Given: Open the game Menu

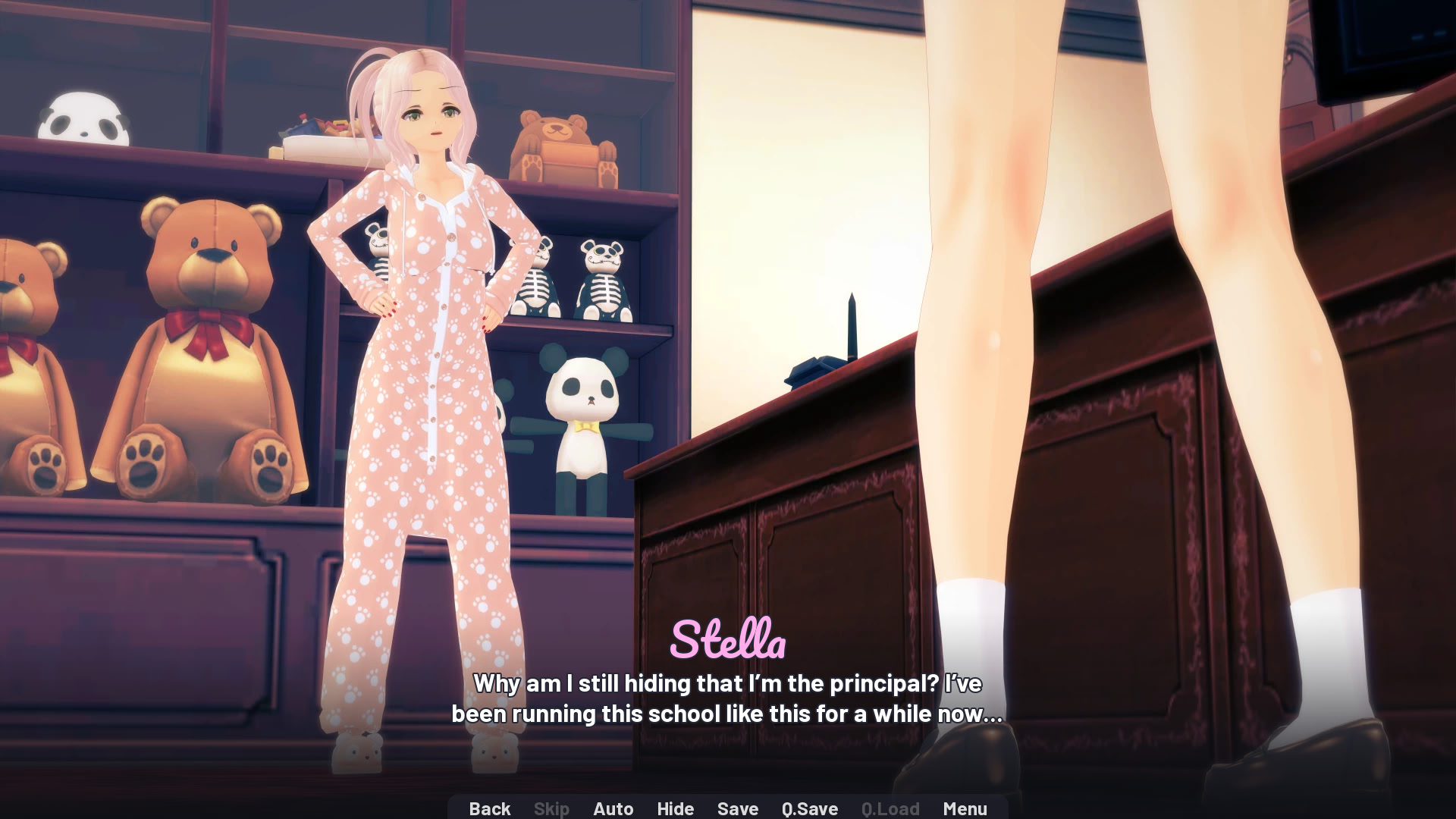Looking at the screenshot, I should (965, 808).
